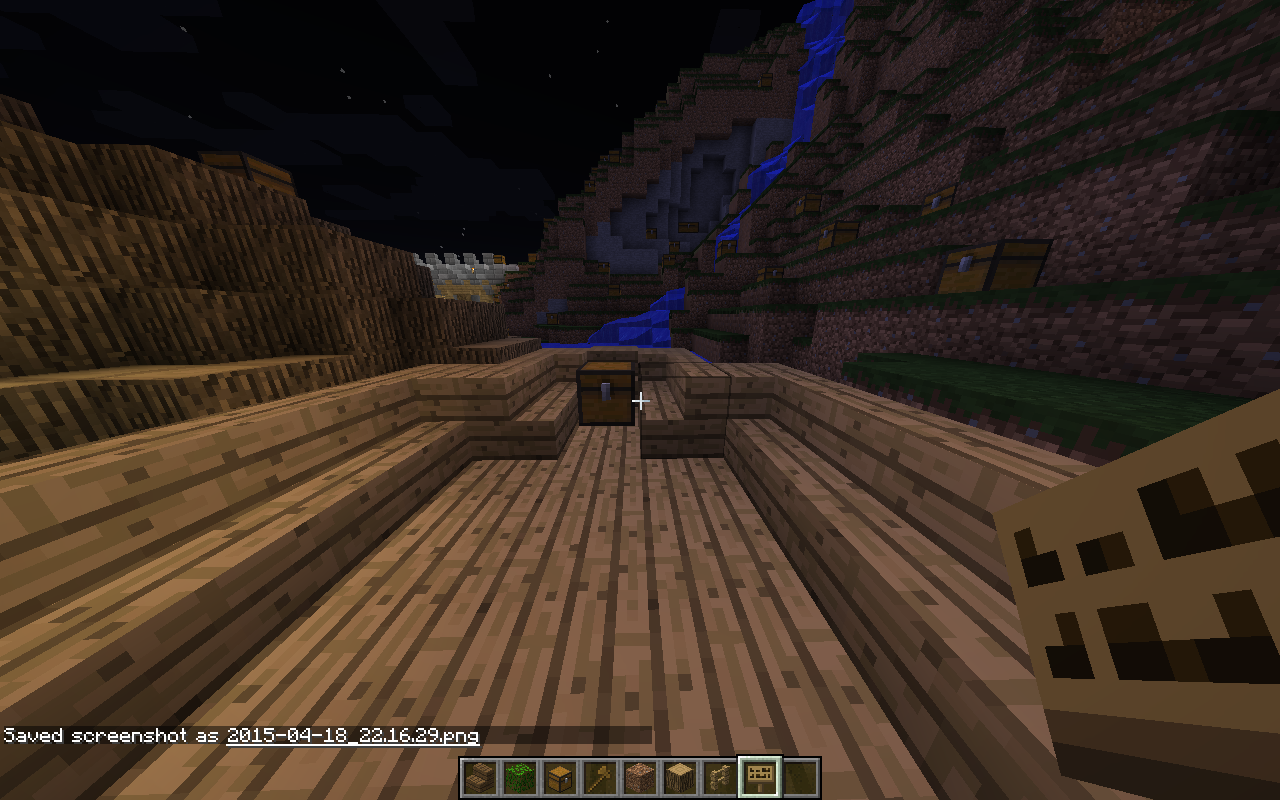Select the chest item in the hotbar
Viewport: 1280px width, 800px height.
coord(559,777)
